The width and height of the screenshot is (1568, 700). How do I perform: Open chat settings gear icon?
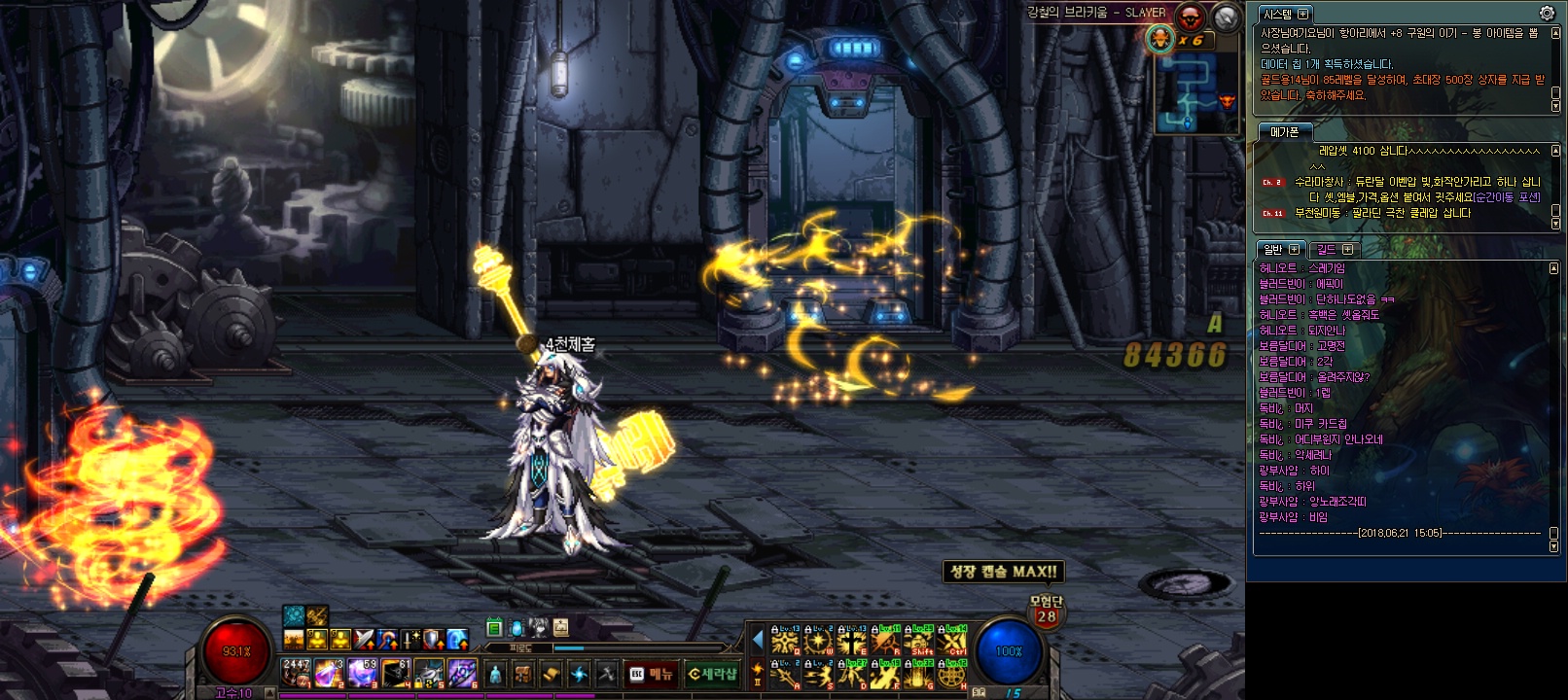click(x=1547, y=13)
